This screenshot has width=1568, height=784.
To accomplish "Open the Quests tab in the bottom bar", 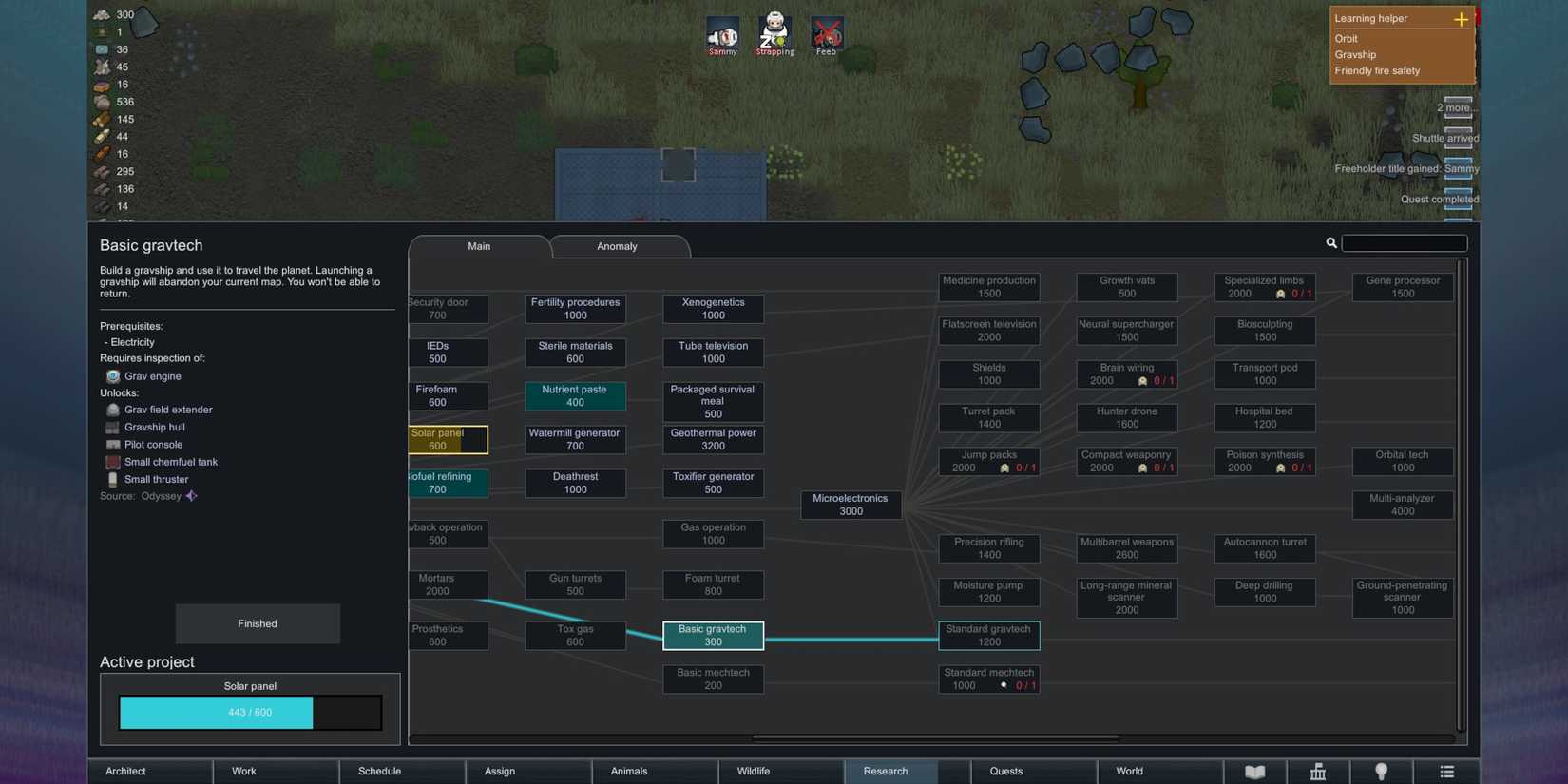I will [x=1004, y=771].
